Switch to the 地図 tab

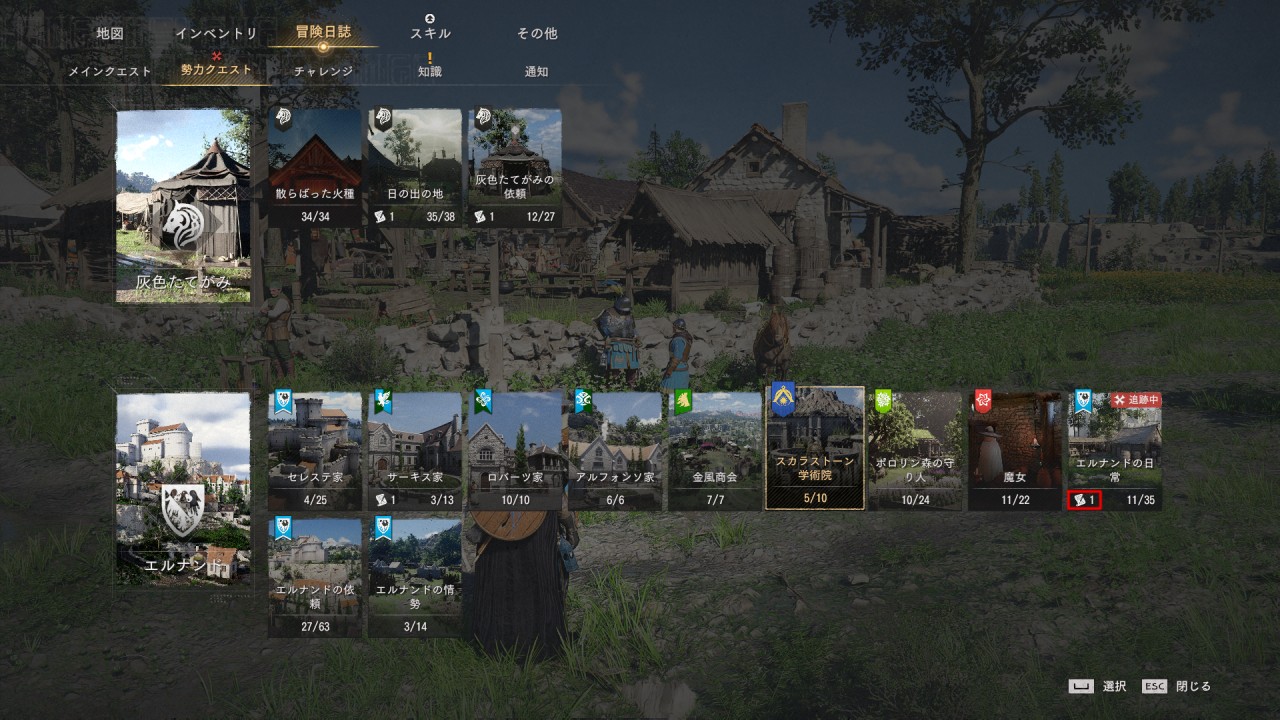(x=110, y=33)
